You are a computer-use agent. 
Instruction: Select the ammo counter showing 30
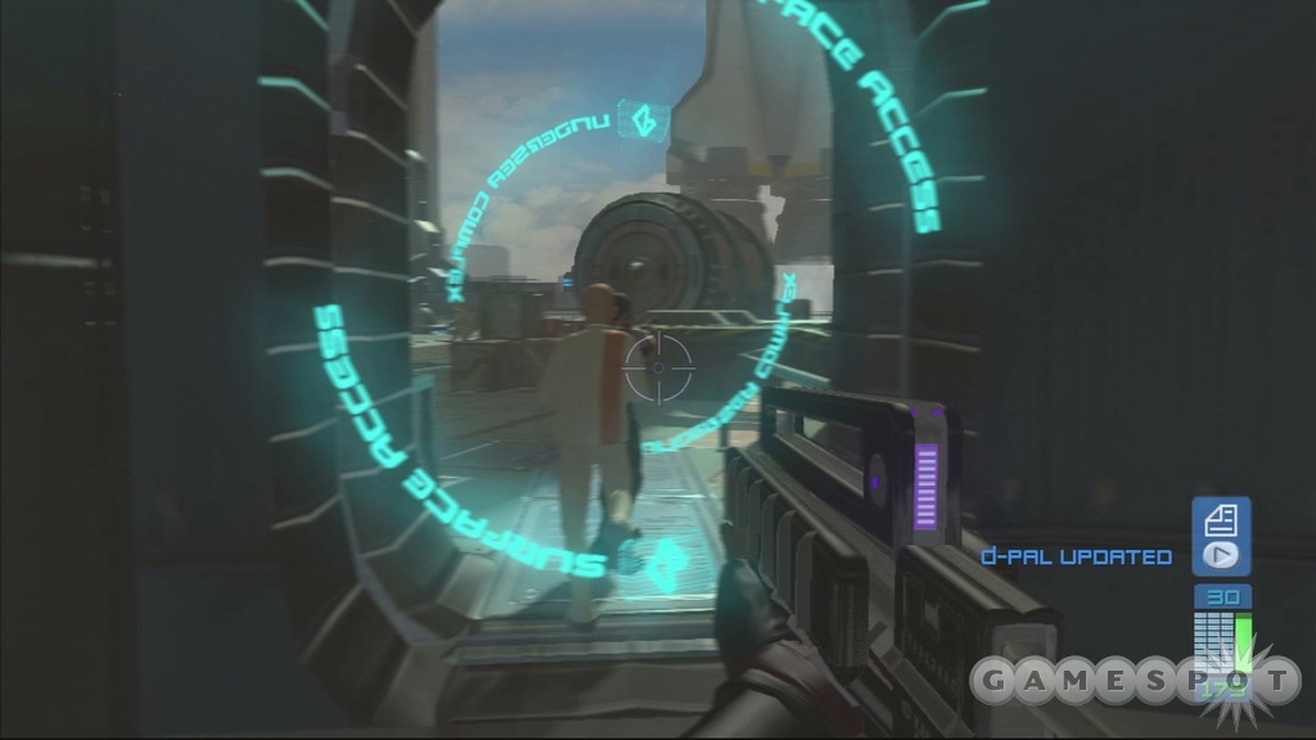coord(1221,596)
